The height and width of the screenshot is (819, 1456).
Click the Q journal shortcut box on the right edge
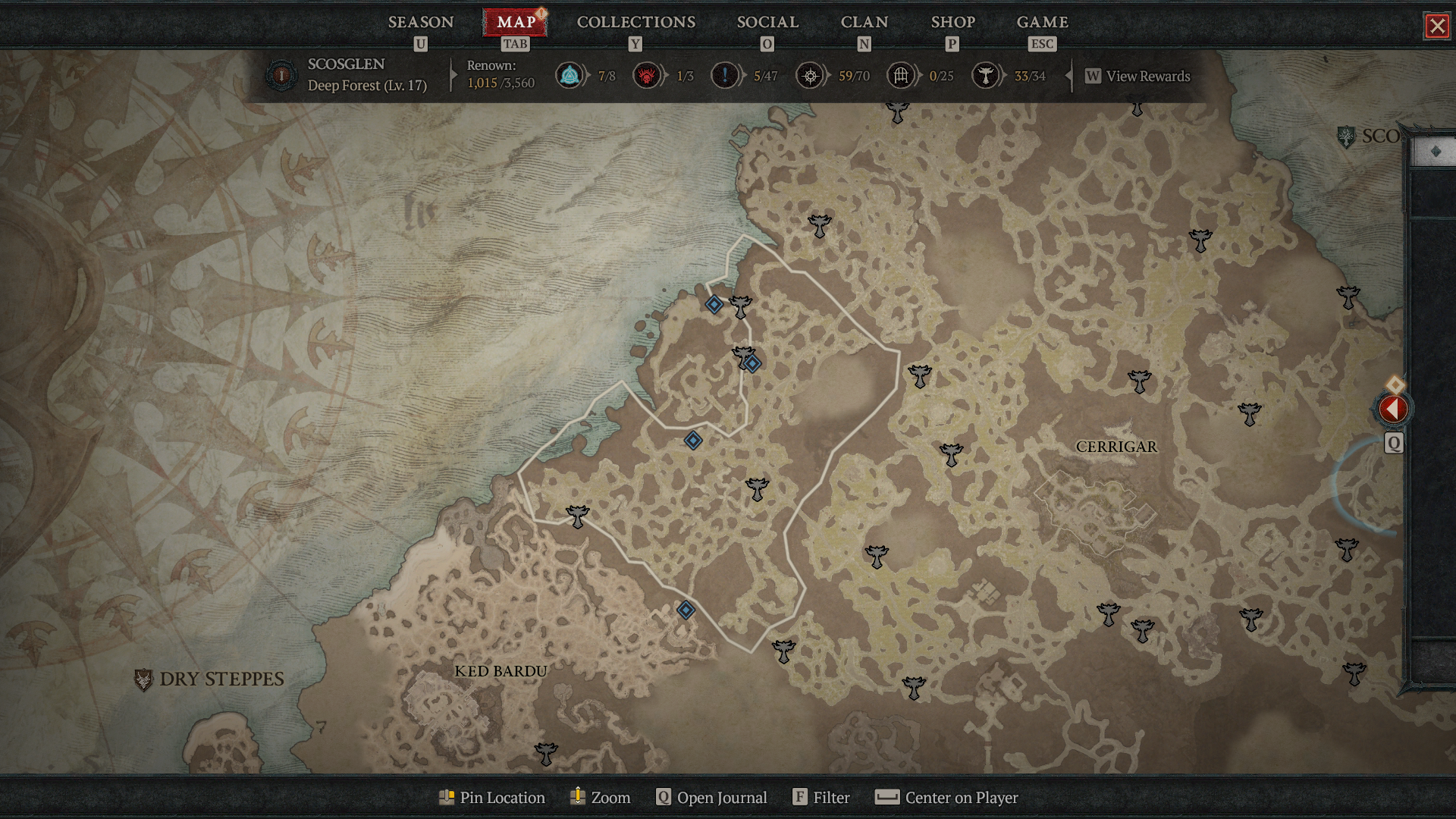pos(1394,442)
